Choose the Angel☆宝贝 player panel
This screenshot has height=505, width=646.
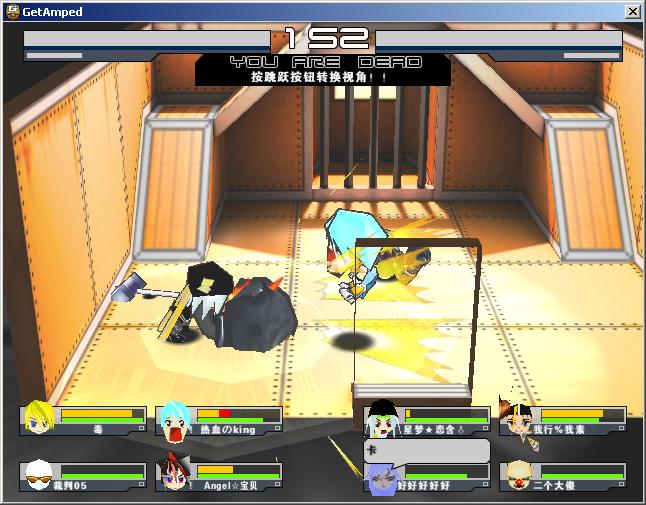coord(219,478)
